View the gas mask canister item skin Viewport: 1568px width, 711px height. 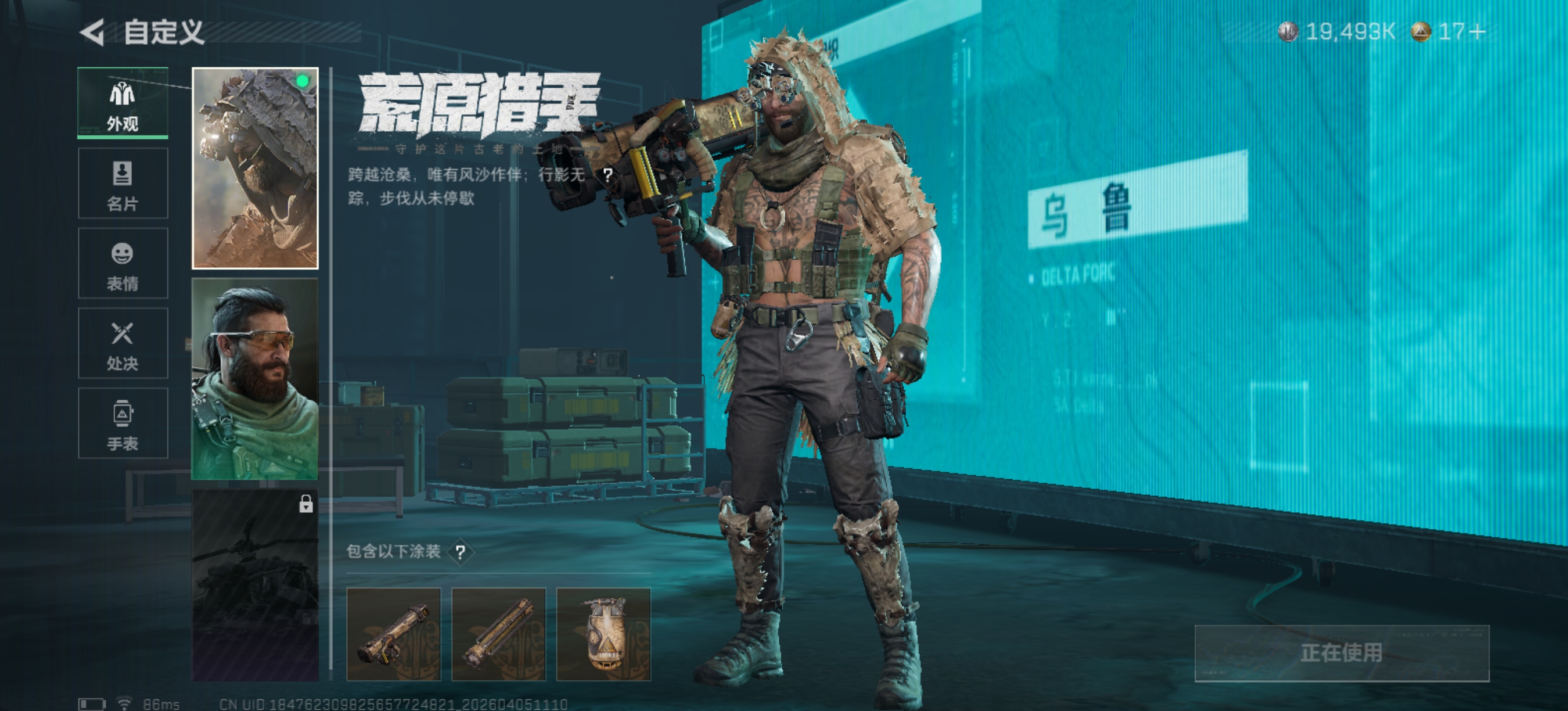(603, 634)
